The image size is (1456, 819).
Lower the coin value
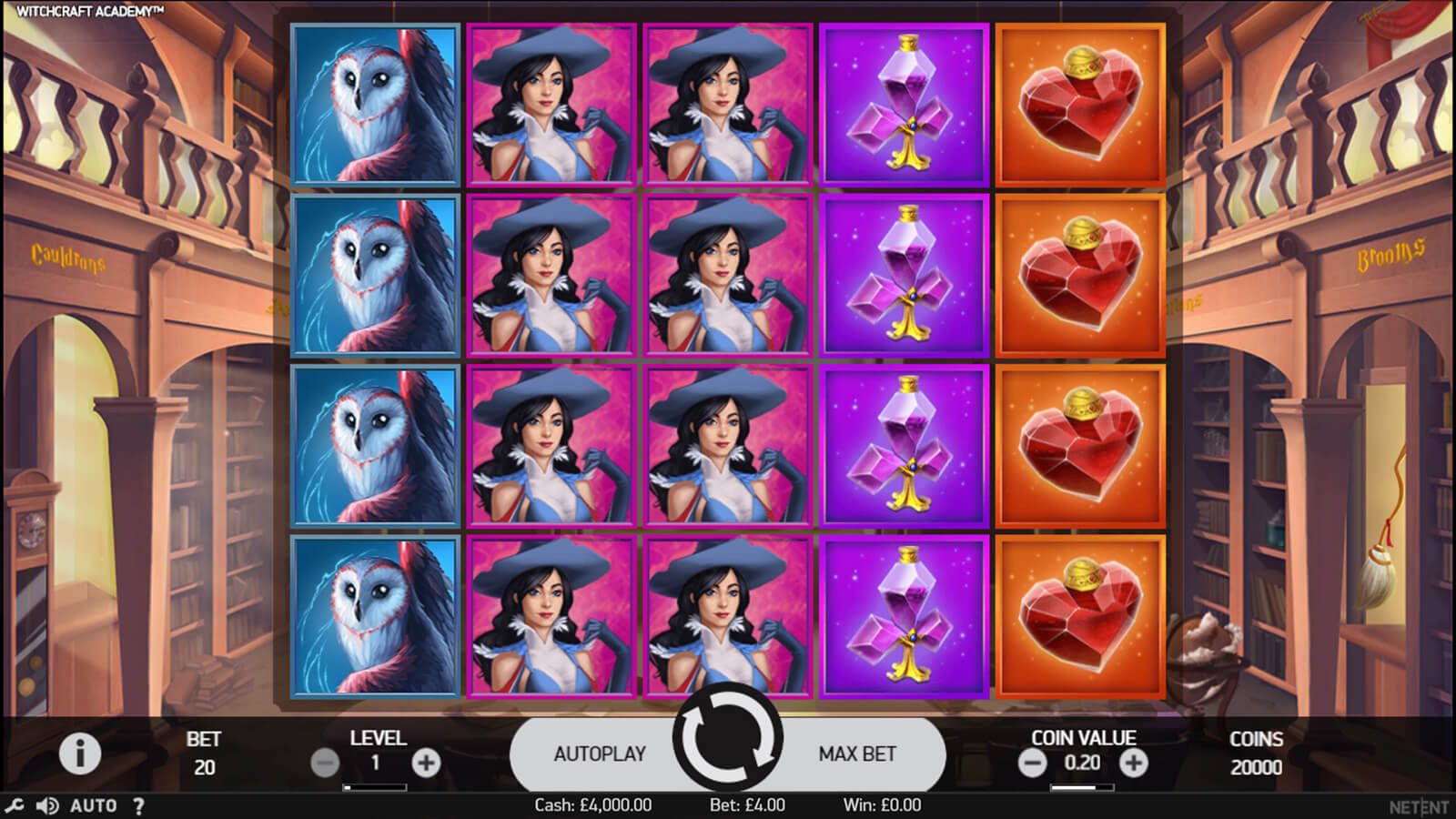(x=1032, y=763)
